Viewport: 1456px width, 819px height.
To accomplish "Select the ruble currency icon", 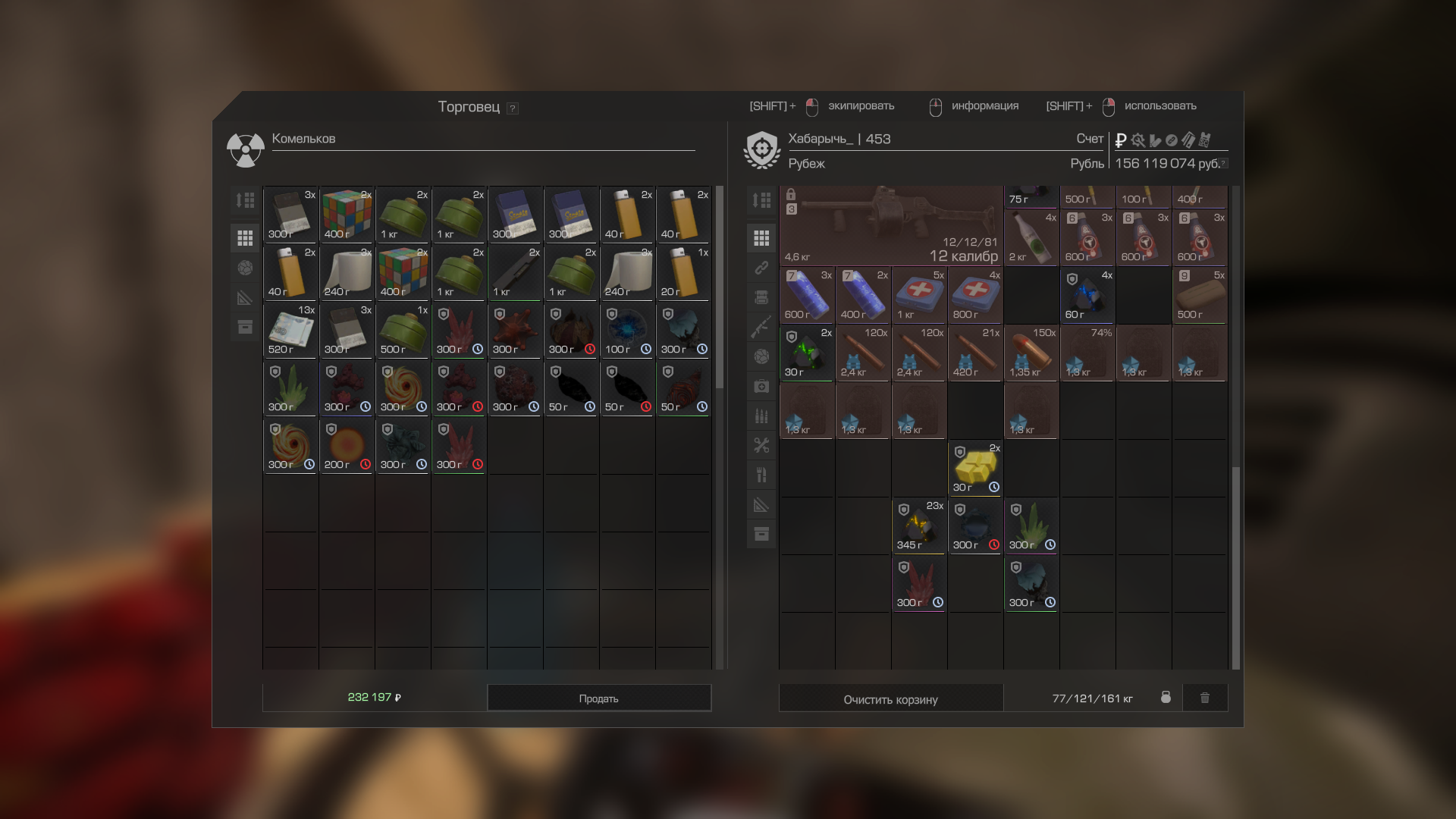I will tap(1120, 140).
